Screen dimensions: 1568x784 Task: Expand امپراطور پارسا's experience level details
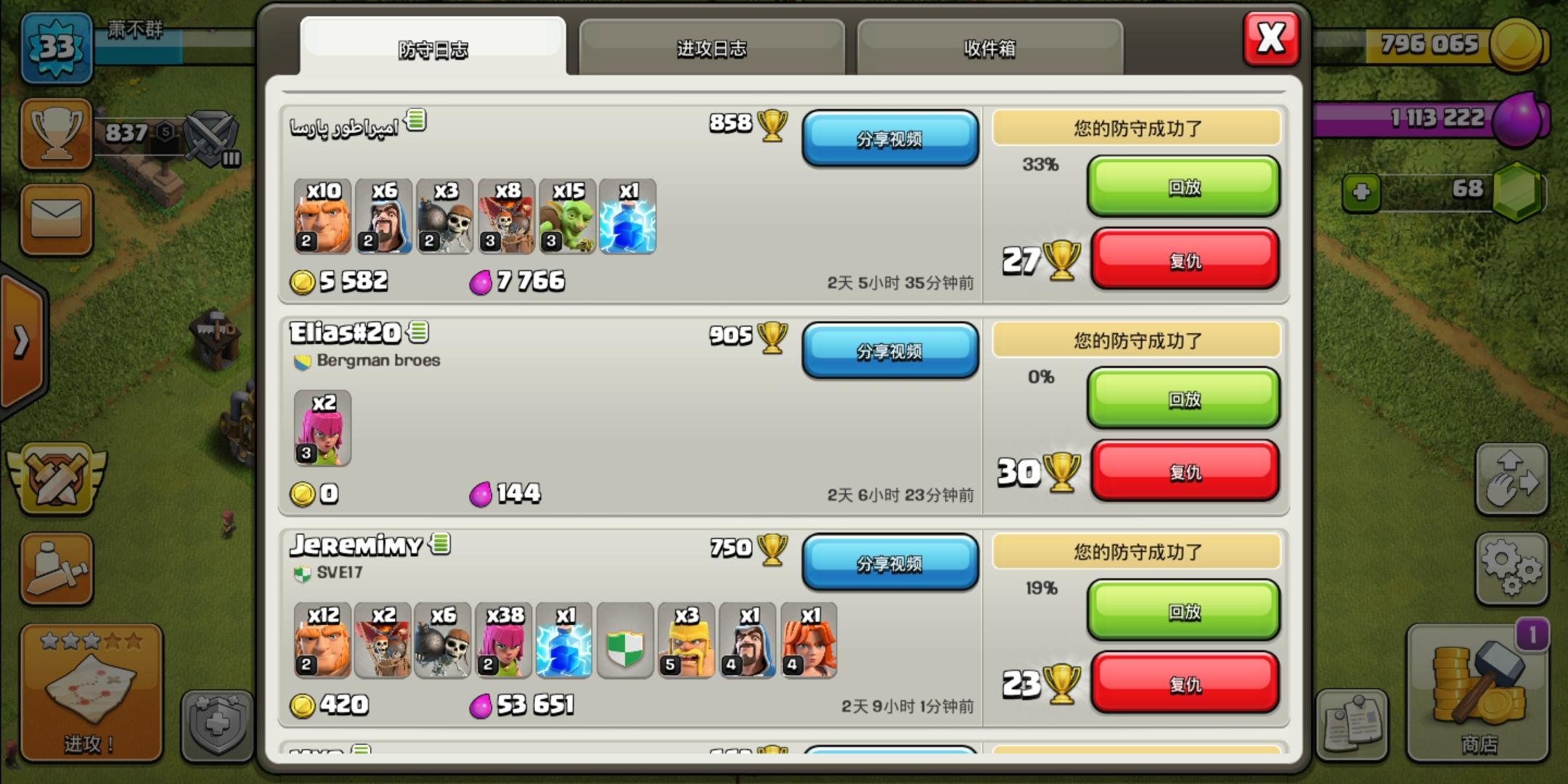[414, 122]
